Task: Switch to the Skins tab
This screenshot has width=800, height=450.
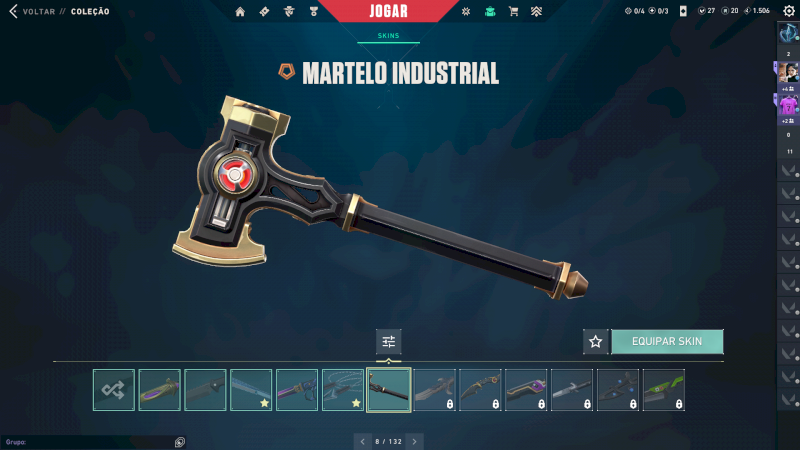Action: [x=388, y=35]
